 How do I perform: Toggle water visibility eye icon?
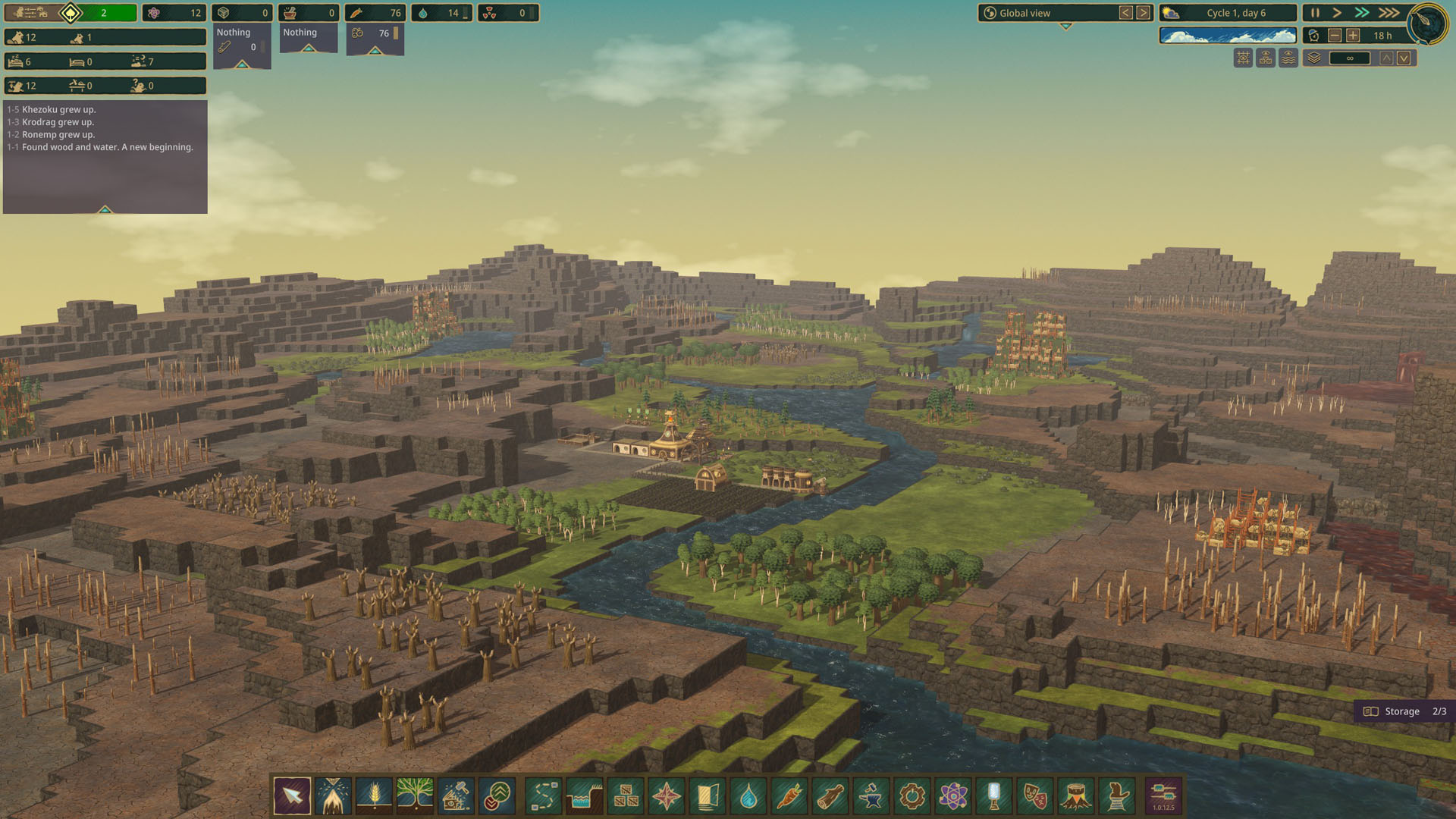click(1288, 58)
